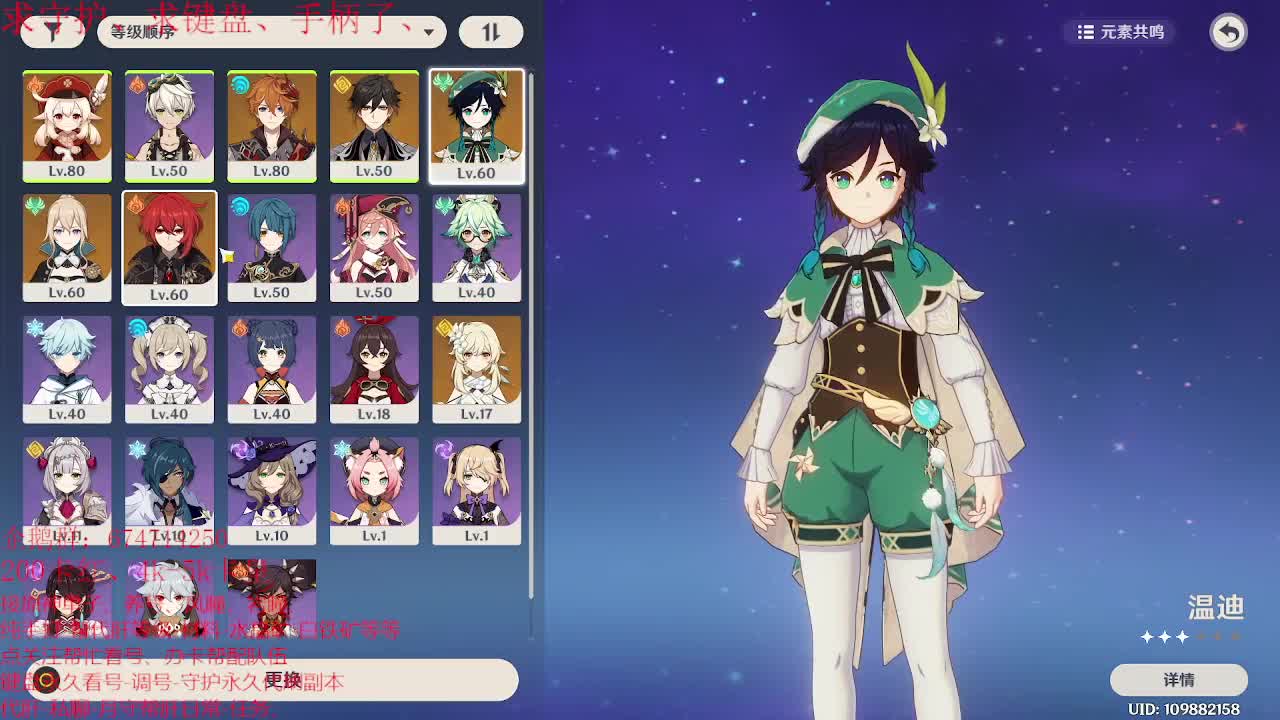Click the back arrow button
1280x720 pixels.
pos(1228,32)
